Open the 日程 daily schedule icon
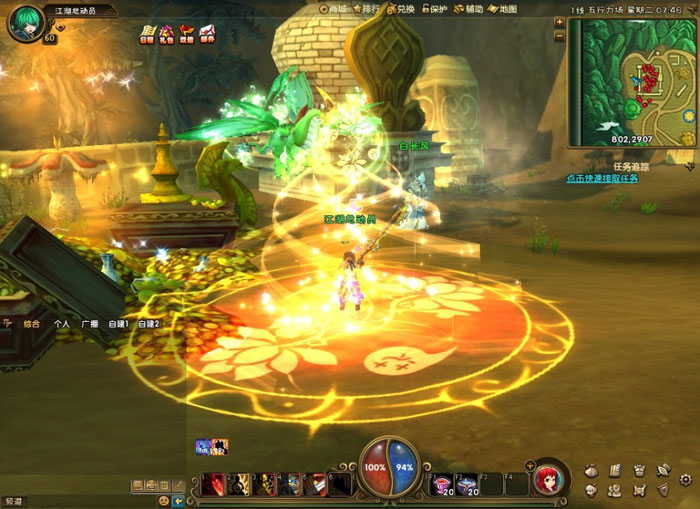The image size is (700, 509). tap(146, 34)
